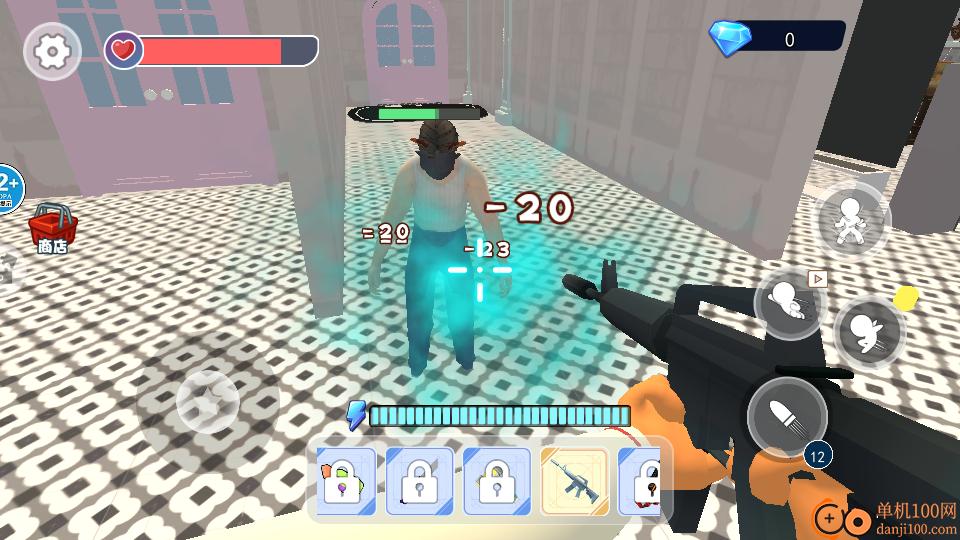960x540 pixels.
Task: Fire the weapon with the bullet button
Action: [787, 416]
